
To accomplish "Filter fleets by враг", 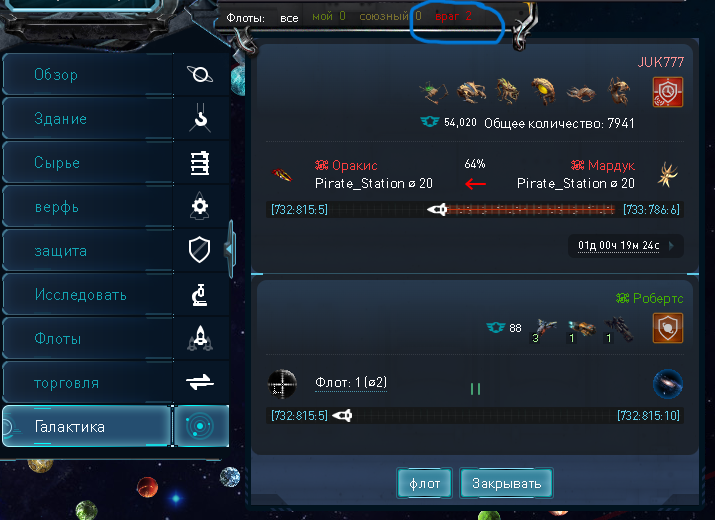I will 453,17.
